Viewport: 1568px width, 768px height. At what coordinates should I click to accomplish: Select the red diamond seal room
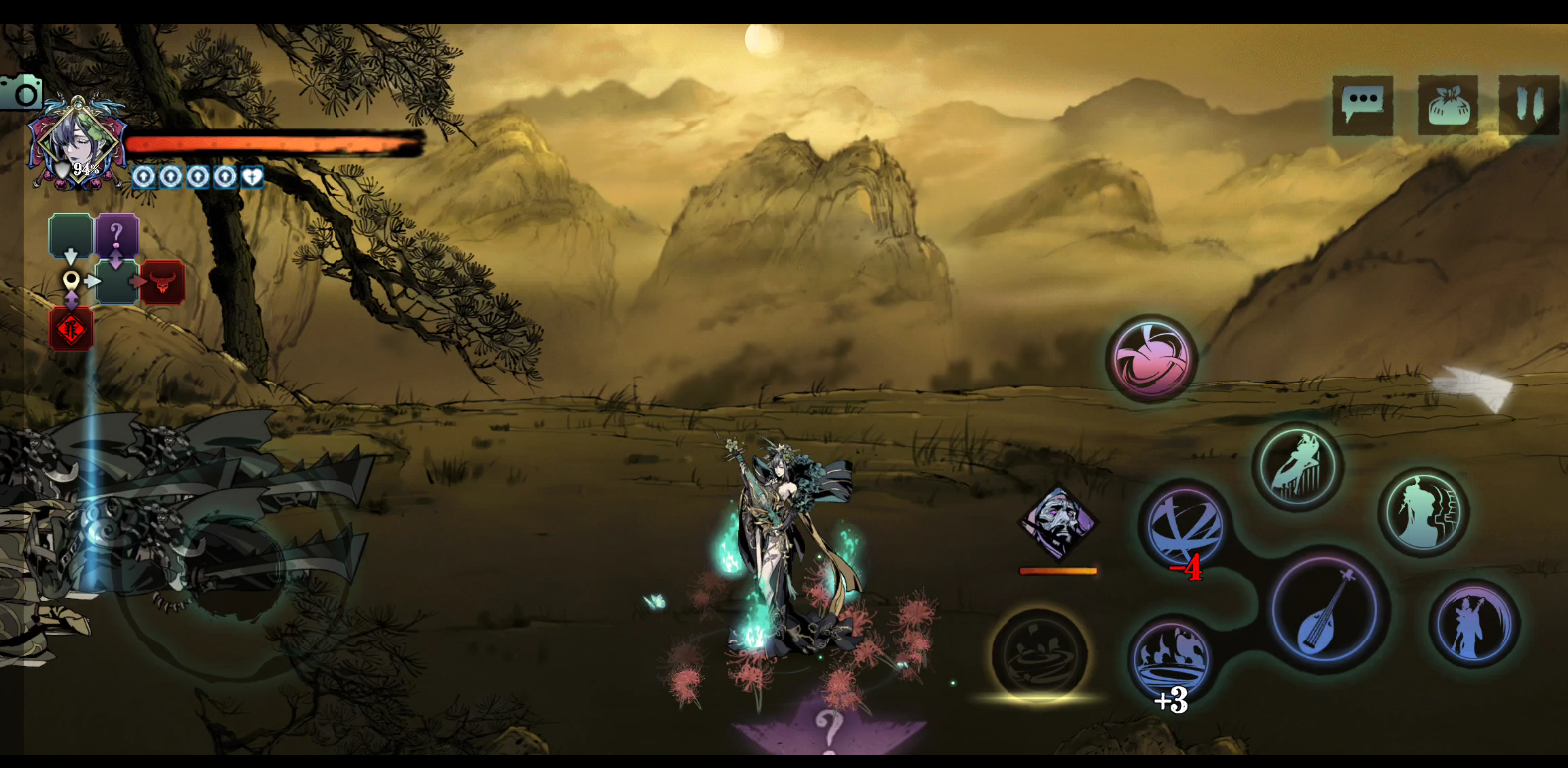tap(71, 329)
